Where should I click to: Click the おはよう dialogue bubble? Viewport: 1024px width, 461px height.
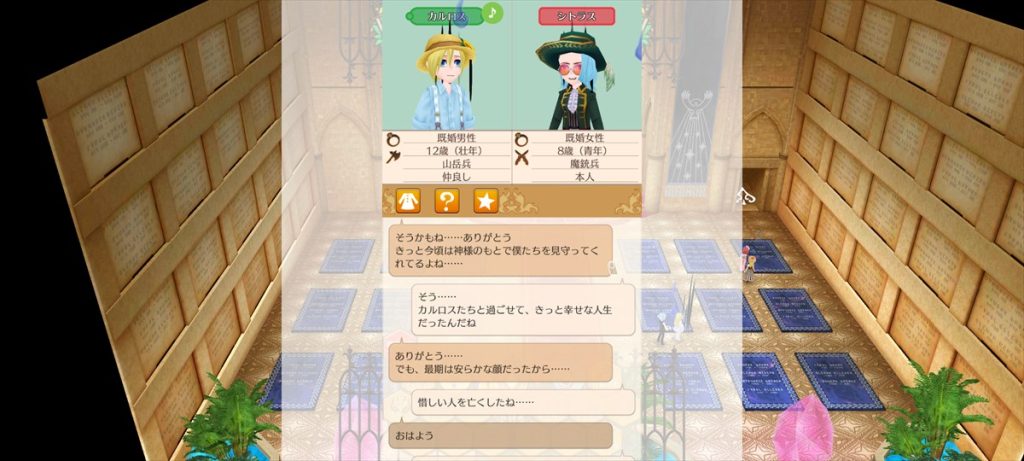499,436
